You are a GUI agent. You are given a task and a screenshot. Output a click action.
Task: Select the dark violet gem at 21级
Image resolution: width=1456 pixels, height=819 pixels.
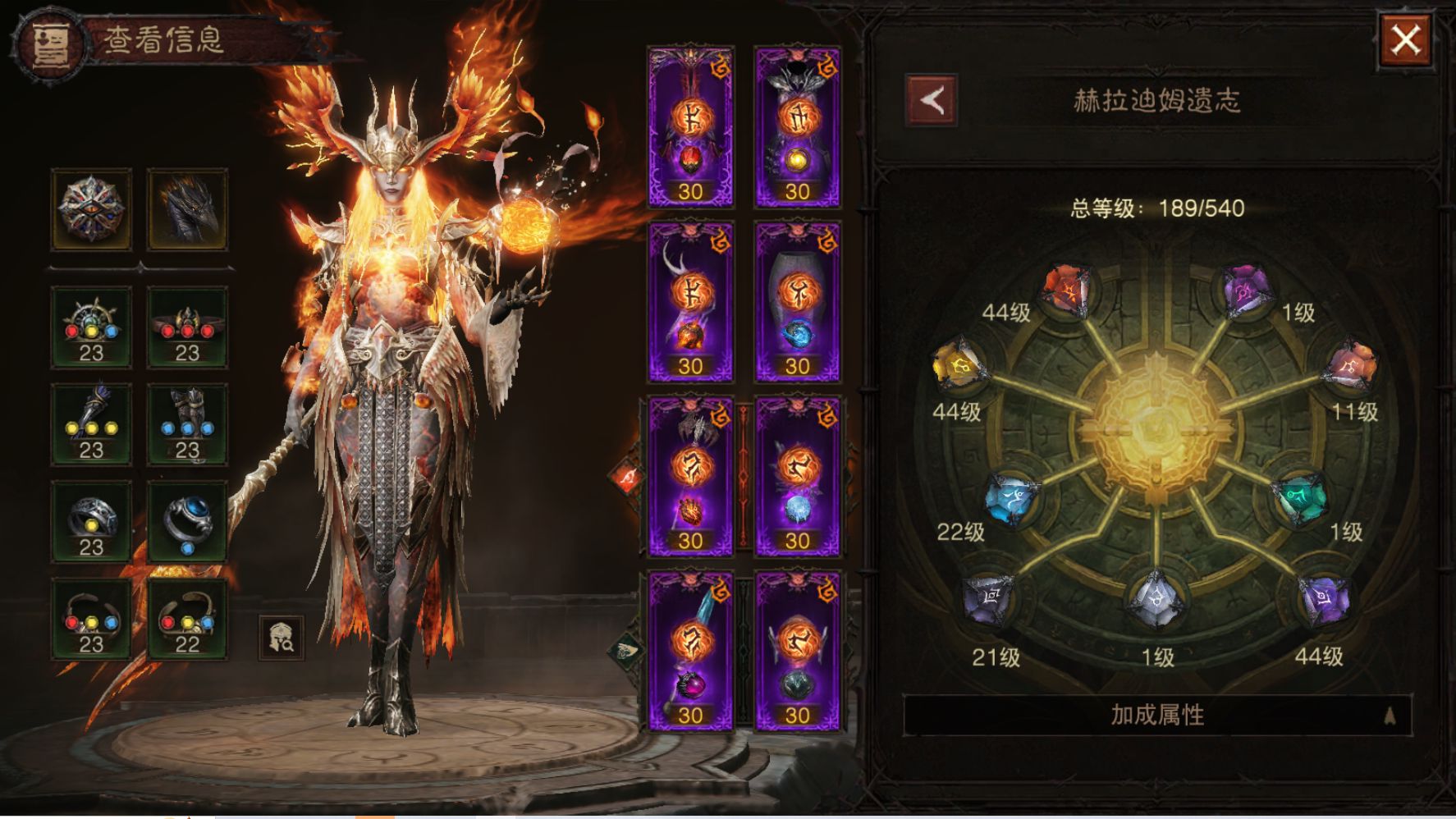click(987, 599)
